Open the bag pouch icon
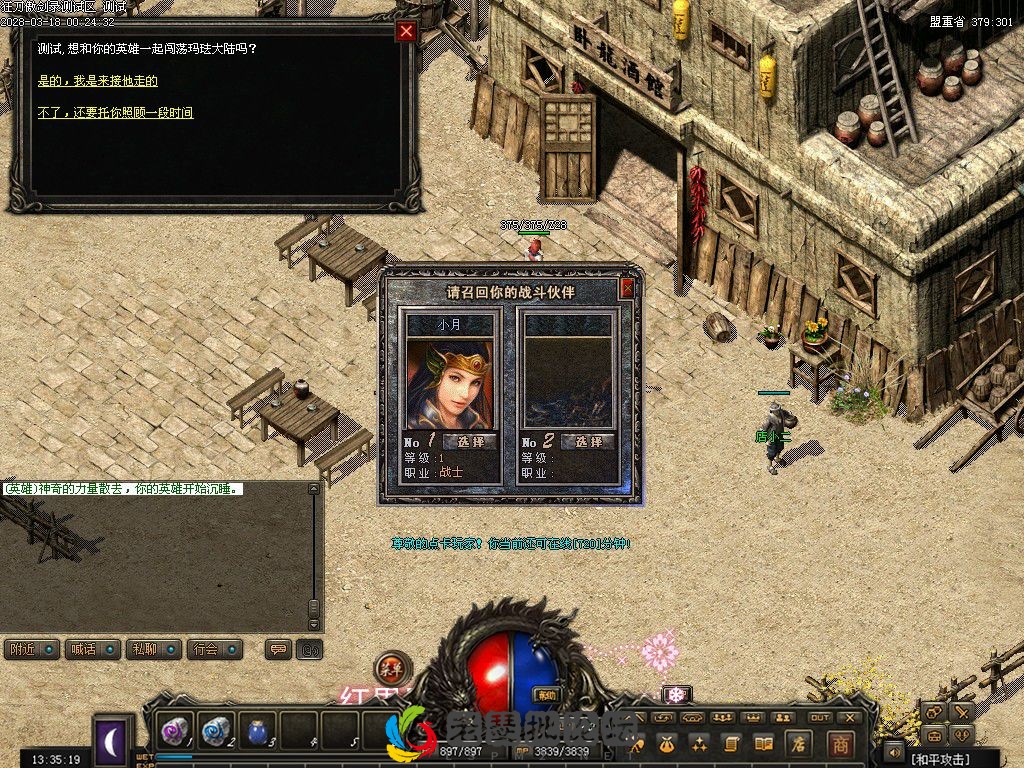 point(667,744)
